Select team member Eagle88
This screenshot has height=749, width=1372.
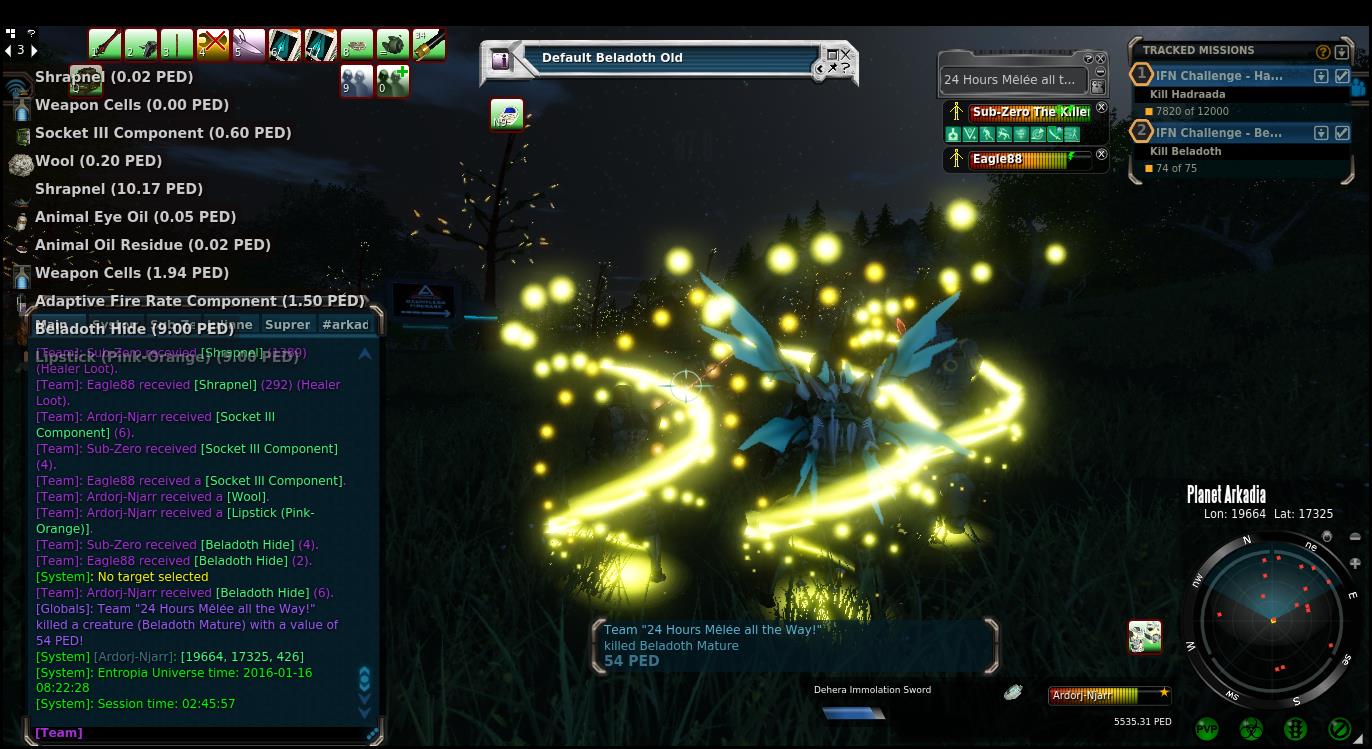click(x=1020, y=159)
